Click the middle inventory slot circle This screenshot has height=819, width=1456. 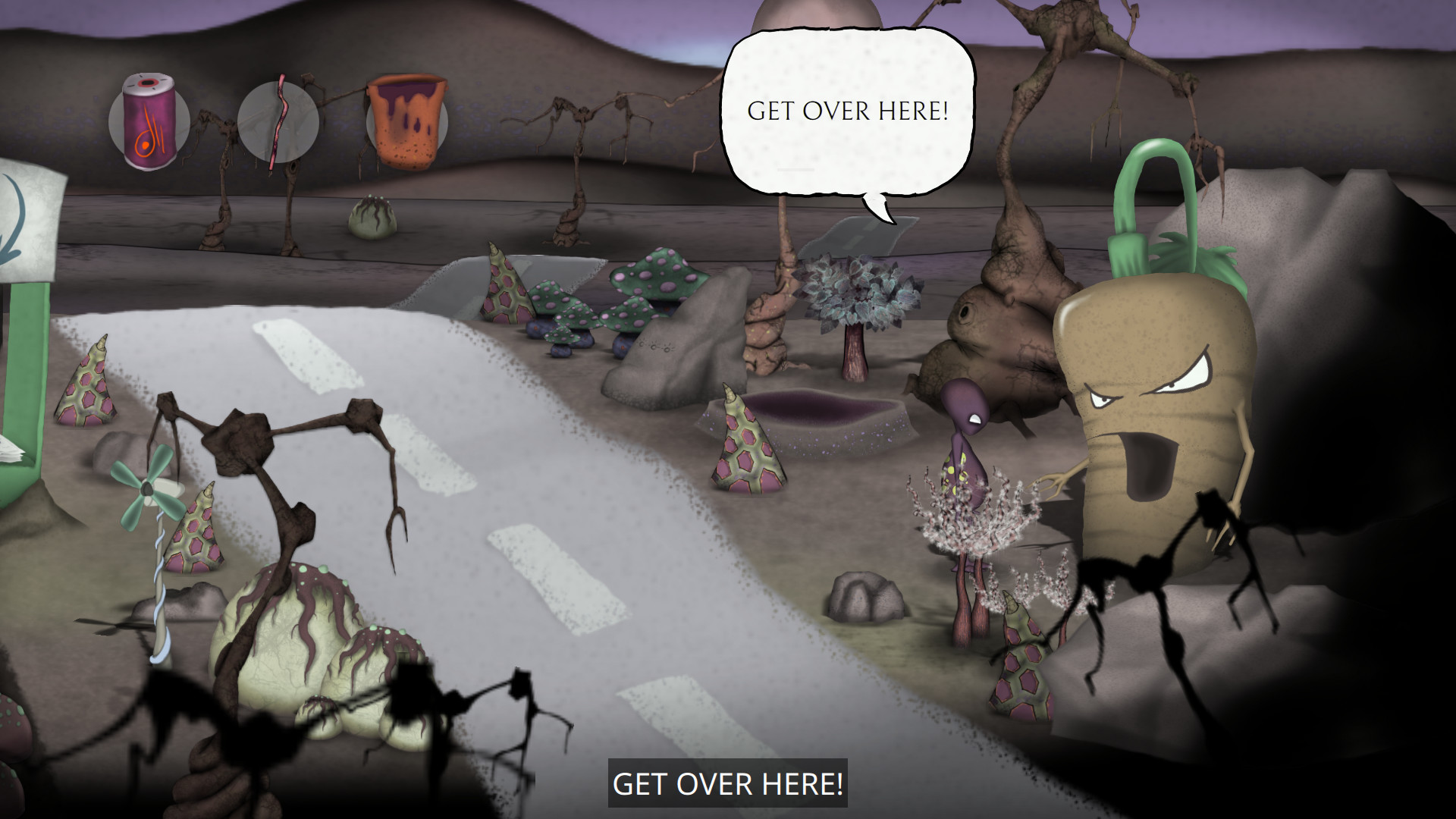tap(279, 121)
